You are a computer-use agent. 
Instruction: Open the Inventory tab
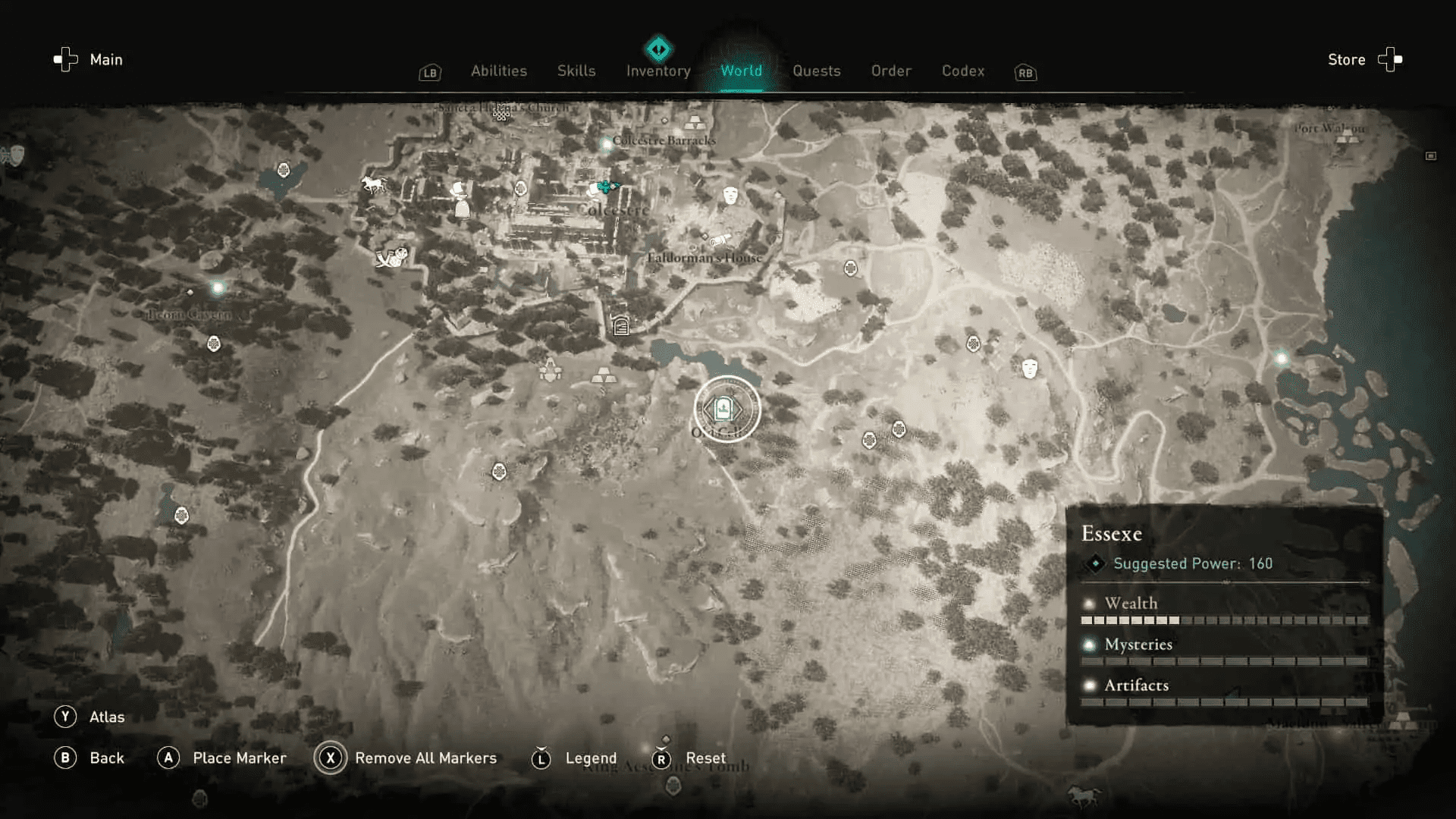pyautogui.click(x=657, y=71)
